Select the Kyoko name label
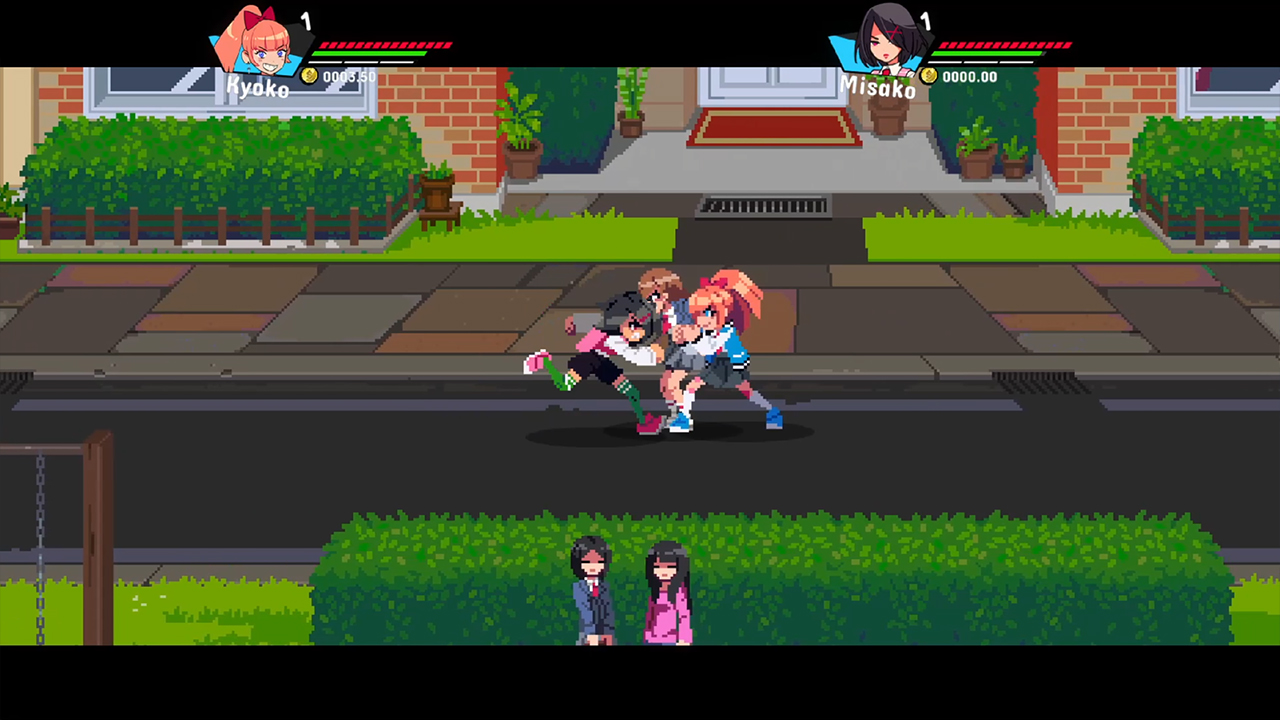Screen dimensions: 1280x720 pyautogui.click(x=258, y=88)
